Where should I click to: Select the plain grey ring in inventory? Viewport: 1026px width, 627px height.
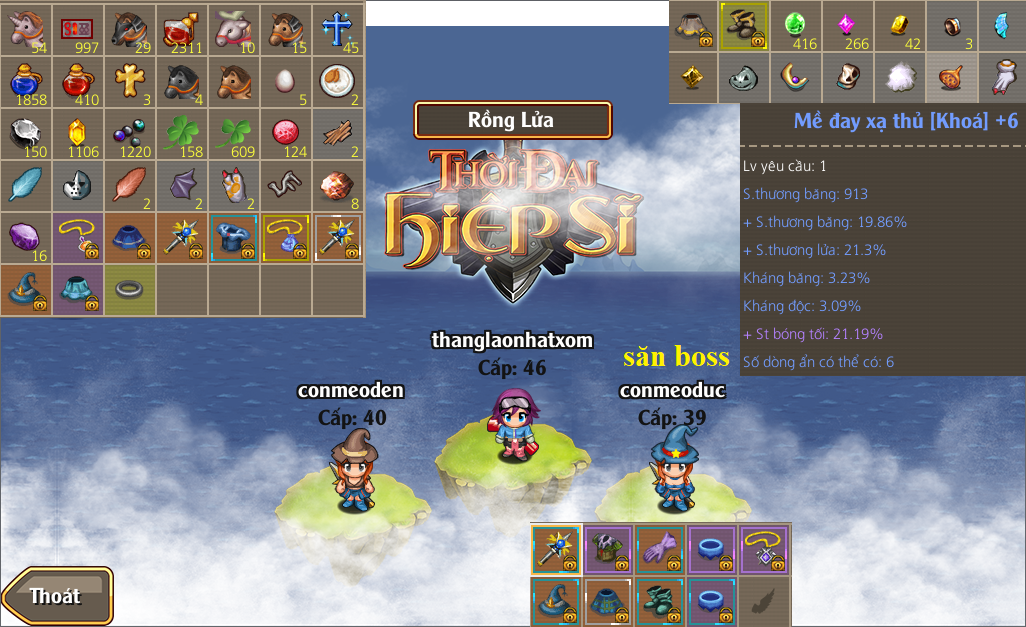pyautogui.click(x=130, y=290)
